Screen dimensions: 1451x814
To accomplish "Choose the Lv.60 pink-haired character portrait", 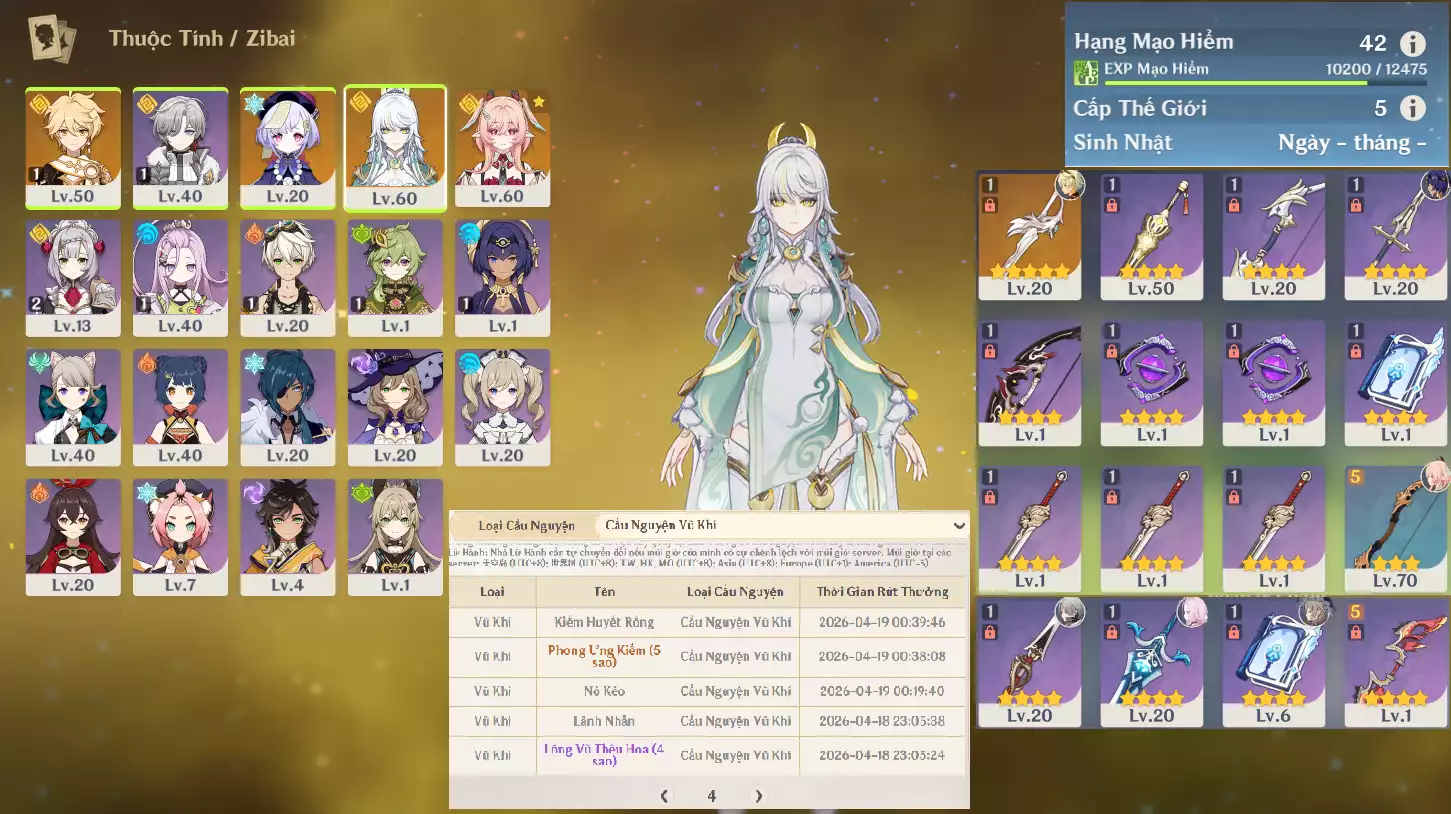I will [x=503, y=147].
